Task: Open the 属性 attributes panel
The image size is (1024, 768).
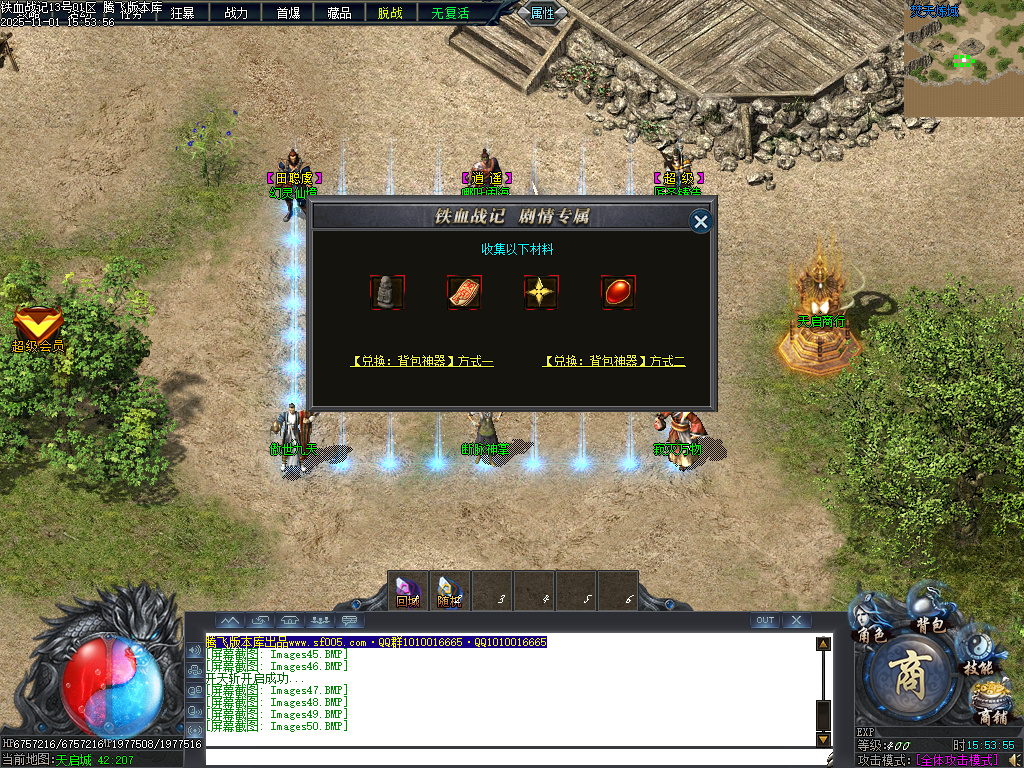Action: [x=543, y=13]
